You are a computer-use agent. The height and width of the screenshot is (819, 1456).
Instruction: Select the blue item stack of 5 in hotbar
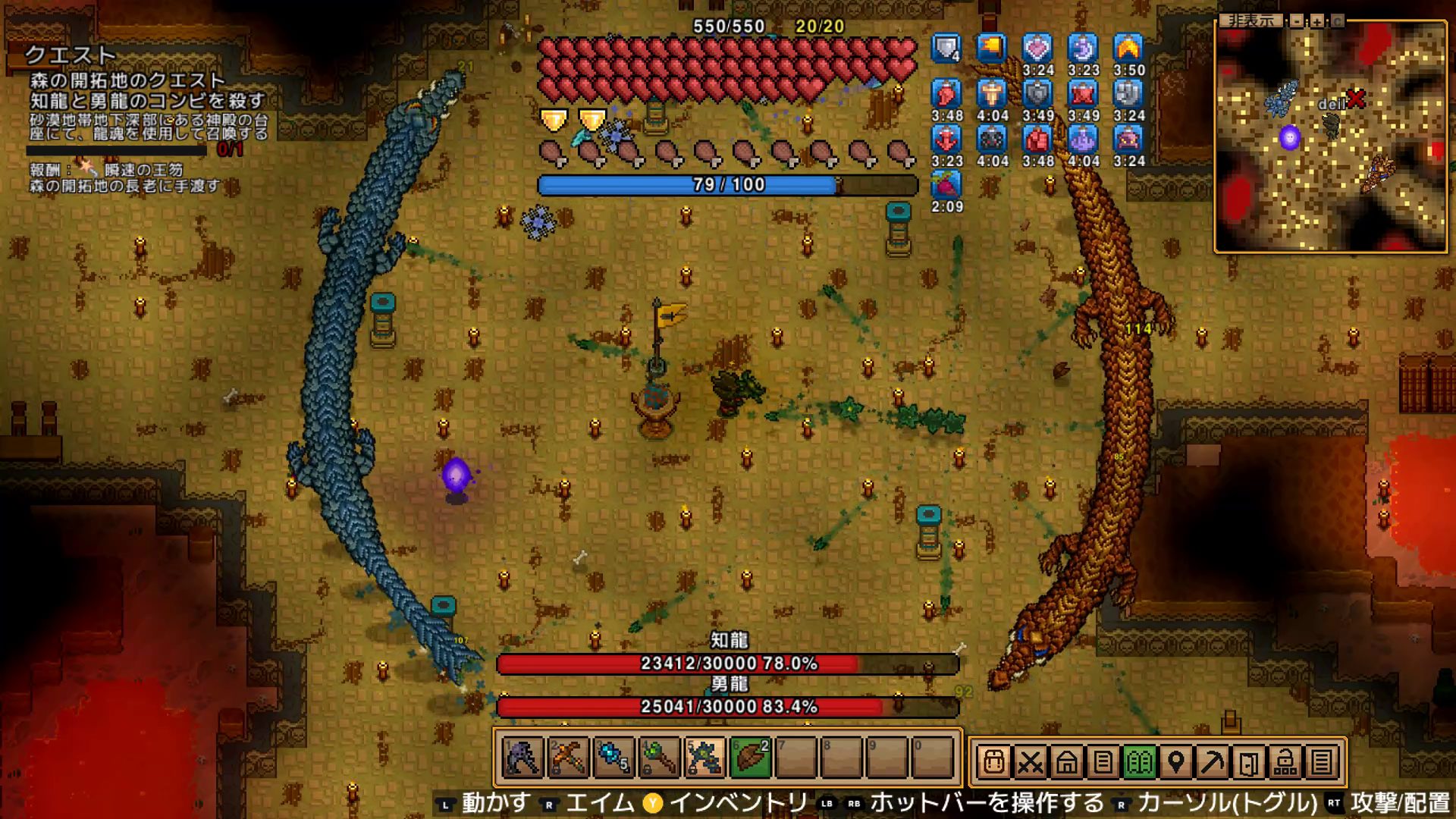pyautogui.click(x=613, y=758)
